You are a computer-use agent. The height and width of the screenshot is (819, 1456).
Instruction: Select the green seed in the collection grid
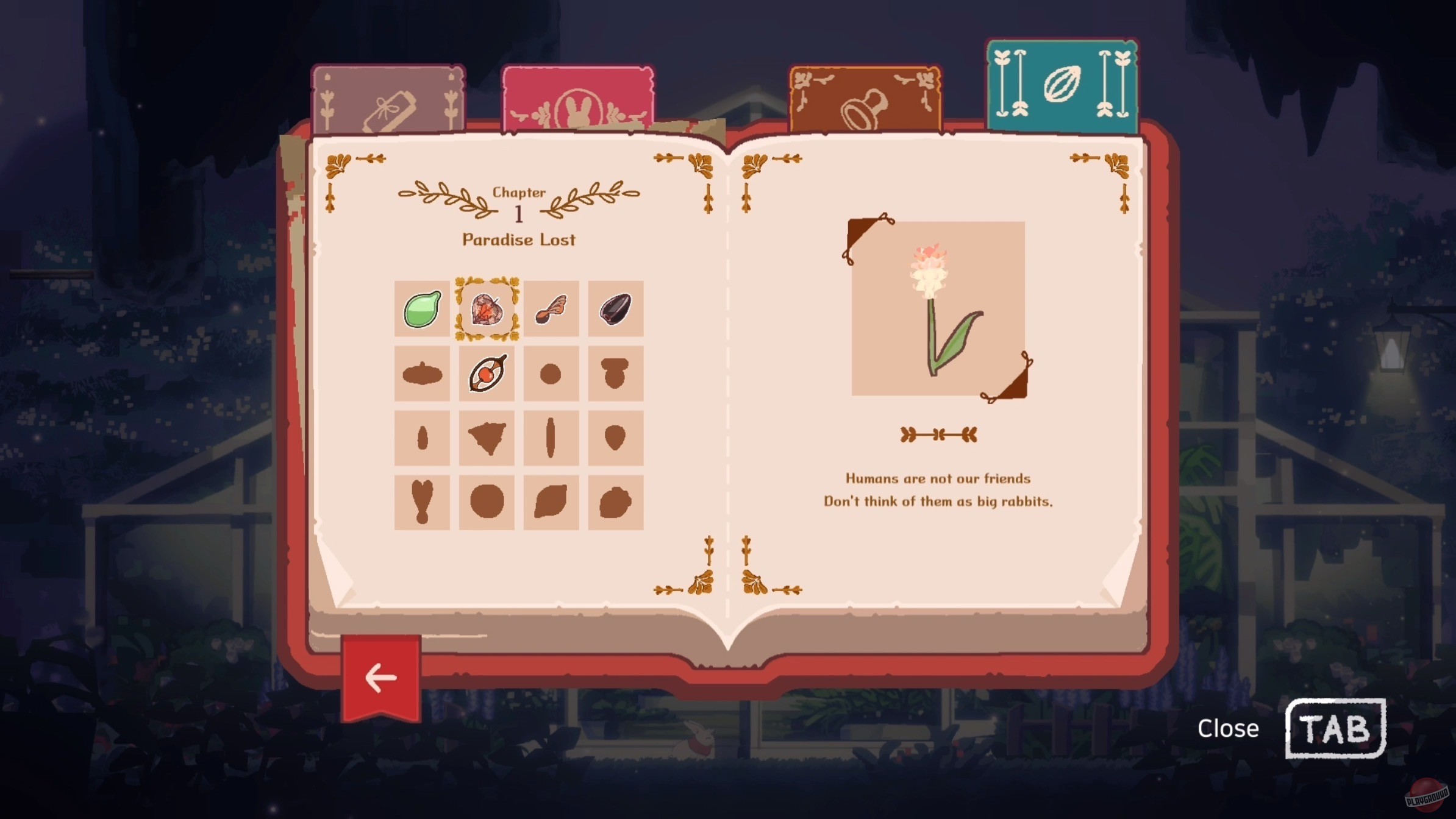pos(421,310)
